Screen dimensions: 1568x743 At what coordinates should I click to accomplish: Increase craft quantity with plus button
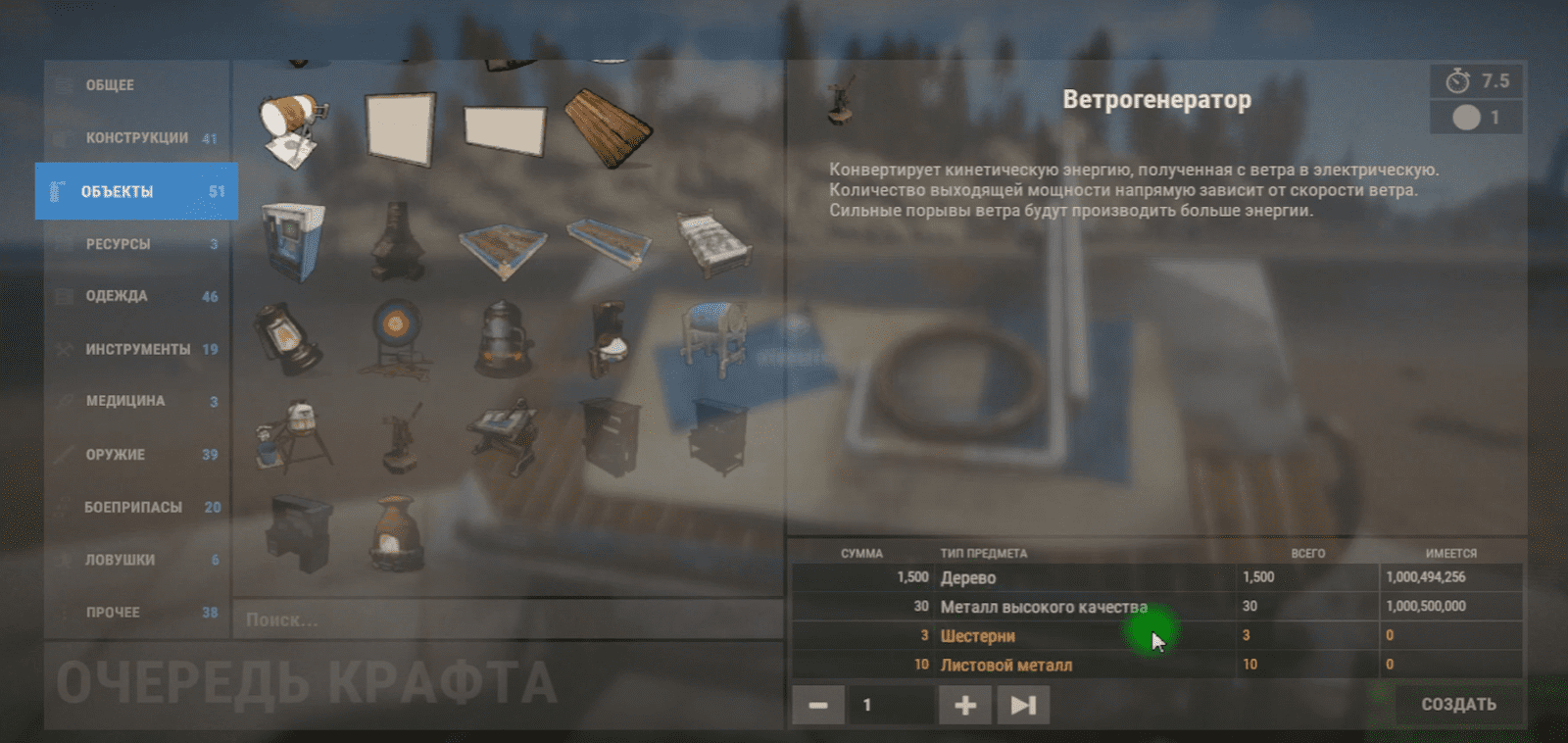[x=964, y=705]
